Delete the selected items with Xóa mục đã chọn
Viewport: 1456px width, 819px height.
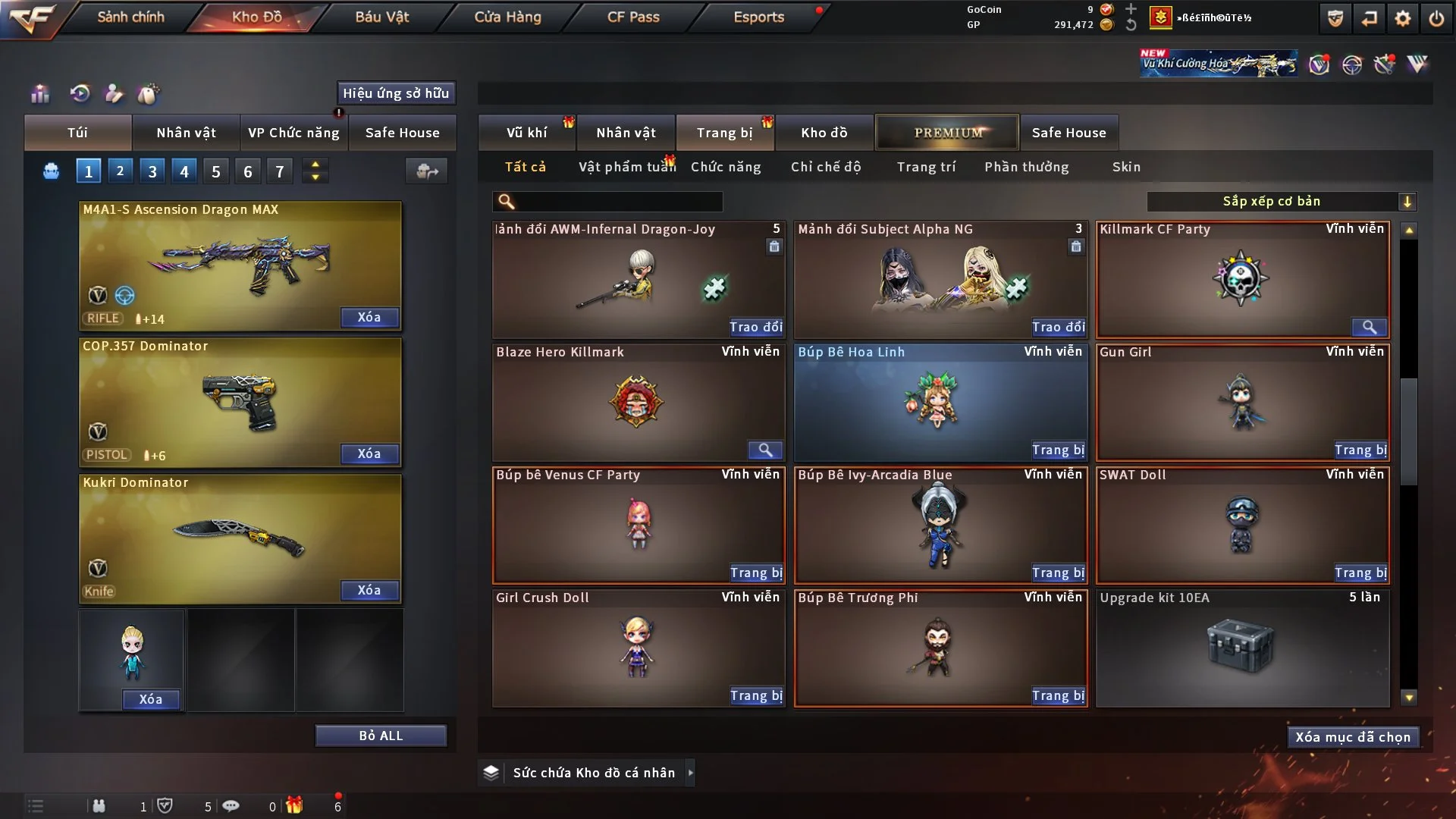point(1353,737)
